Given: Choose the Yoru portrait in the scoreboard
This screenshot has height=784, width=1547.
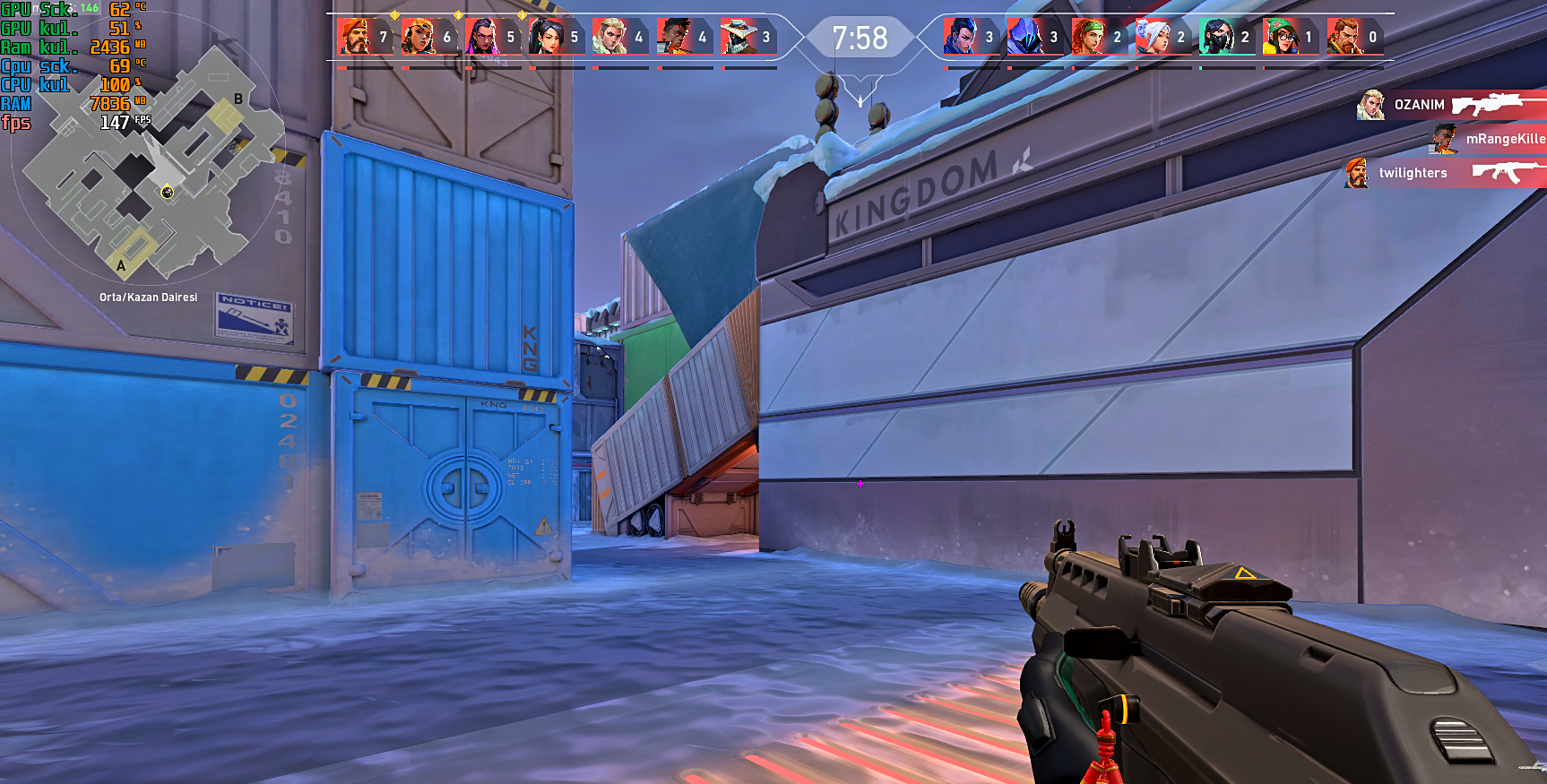Looking at the screenshot, I should (x=959, y=37).
